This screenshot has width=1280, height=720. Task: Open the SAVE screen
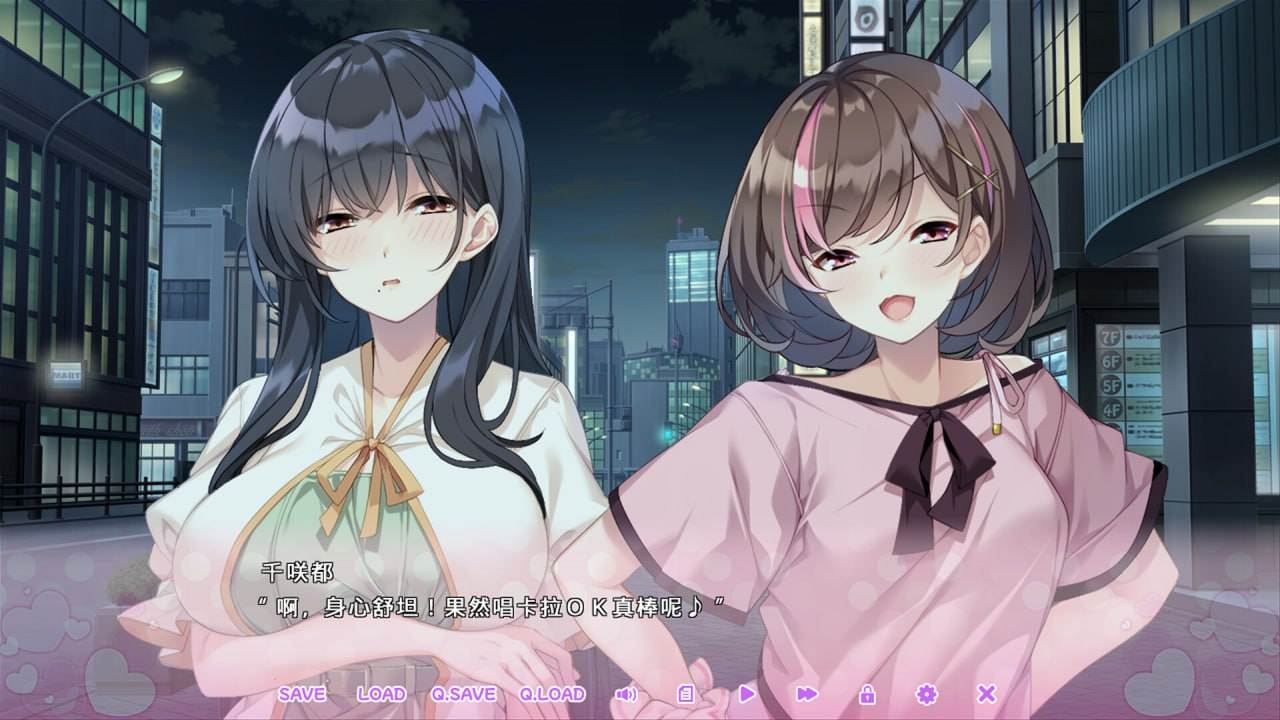[303, 693]
